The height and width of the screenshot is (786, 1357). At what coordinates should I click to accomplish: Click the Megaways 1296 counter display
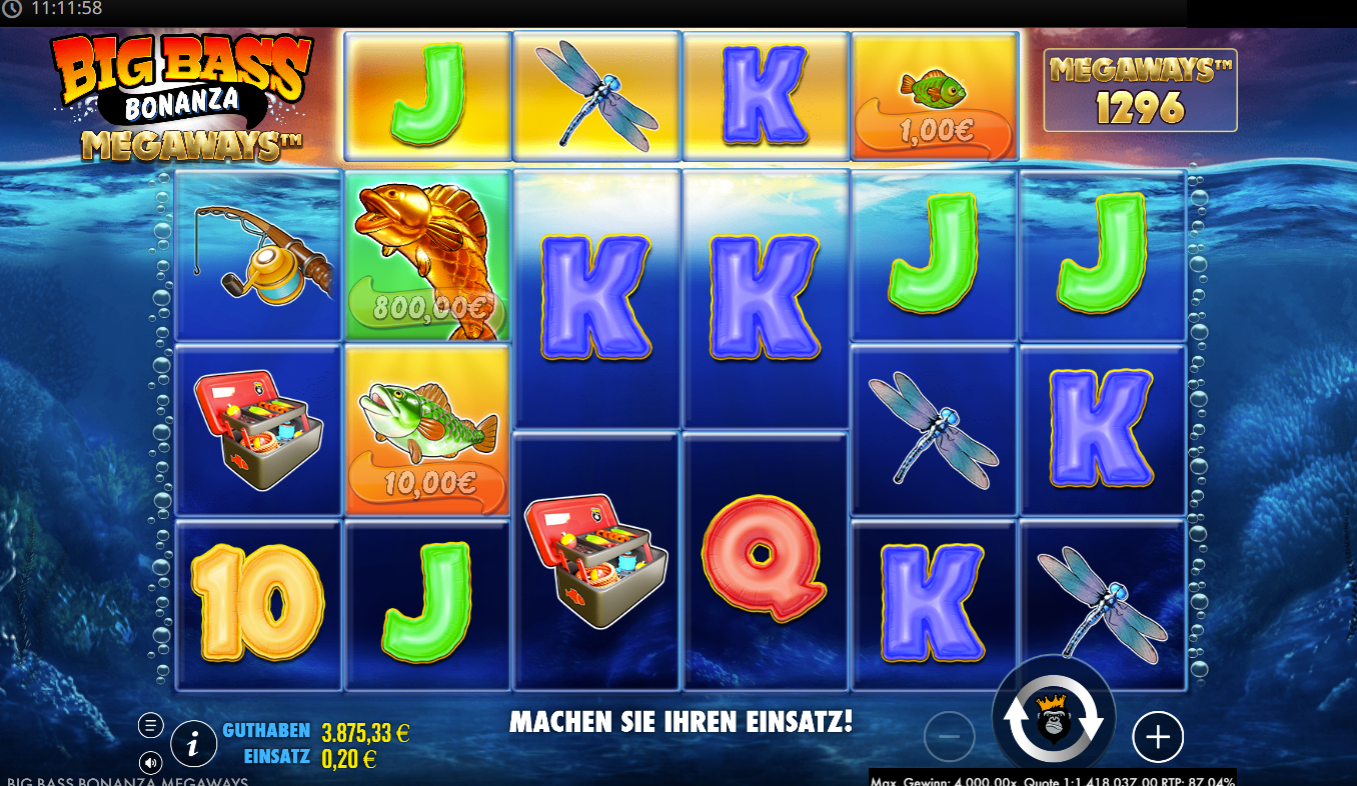tap(1139, 89)
